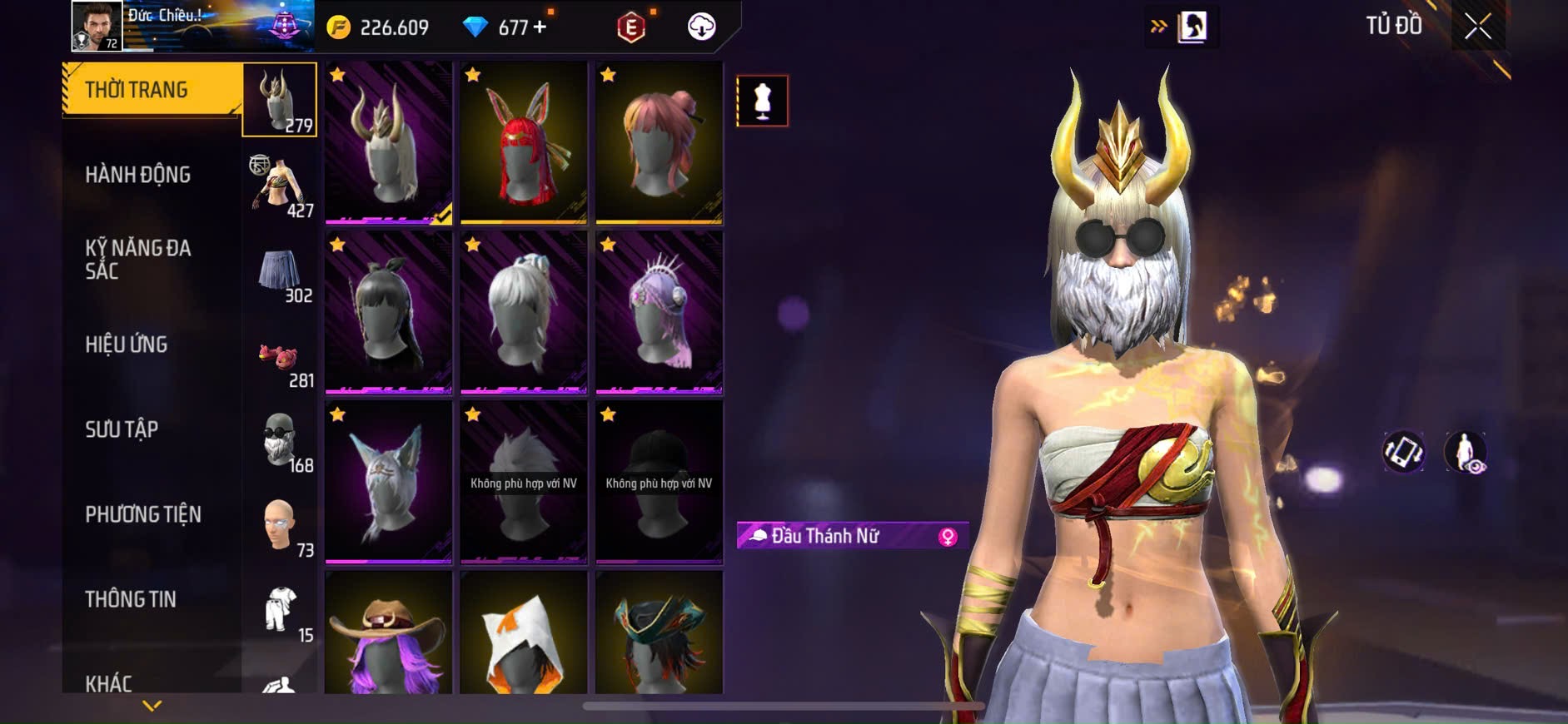Viewport: 1568px width, 724px height.
Task: Choose the gray wolf-ear head item
Action: tap(388, 482)
